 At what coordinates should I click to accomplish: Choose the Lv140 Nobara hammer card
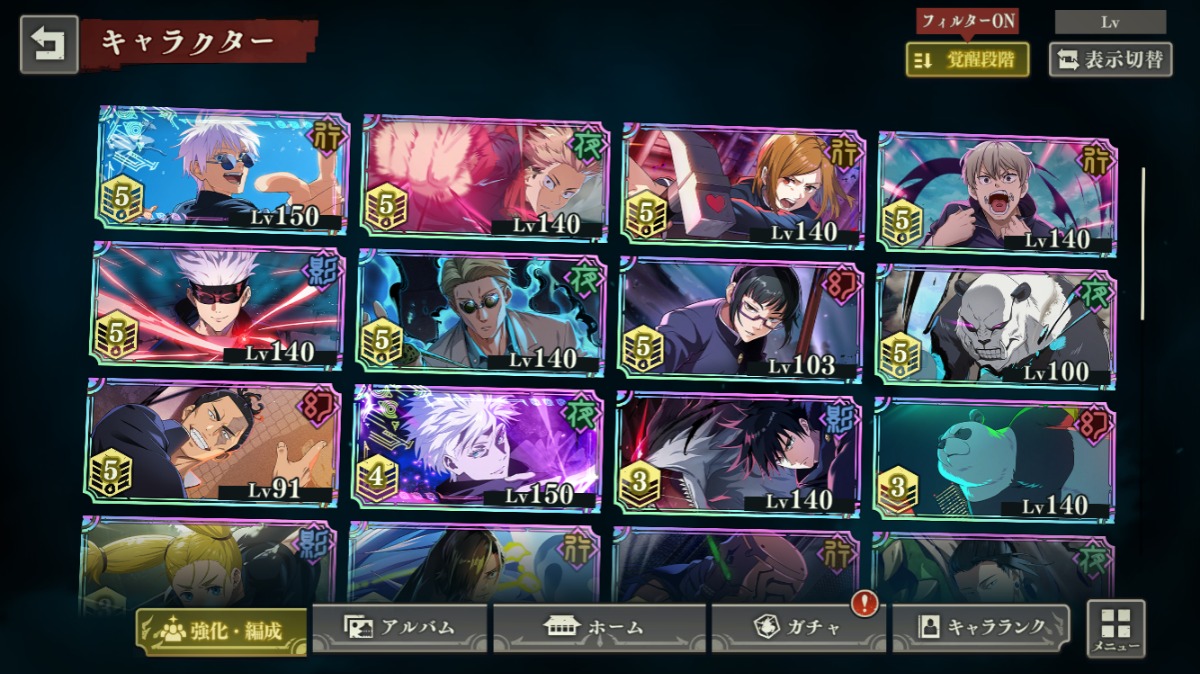tap(742, 185)
